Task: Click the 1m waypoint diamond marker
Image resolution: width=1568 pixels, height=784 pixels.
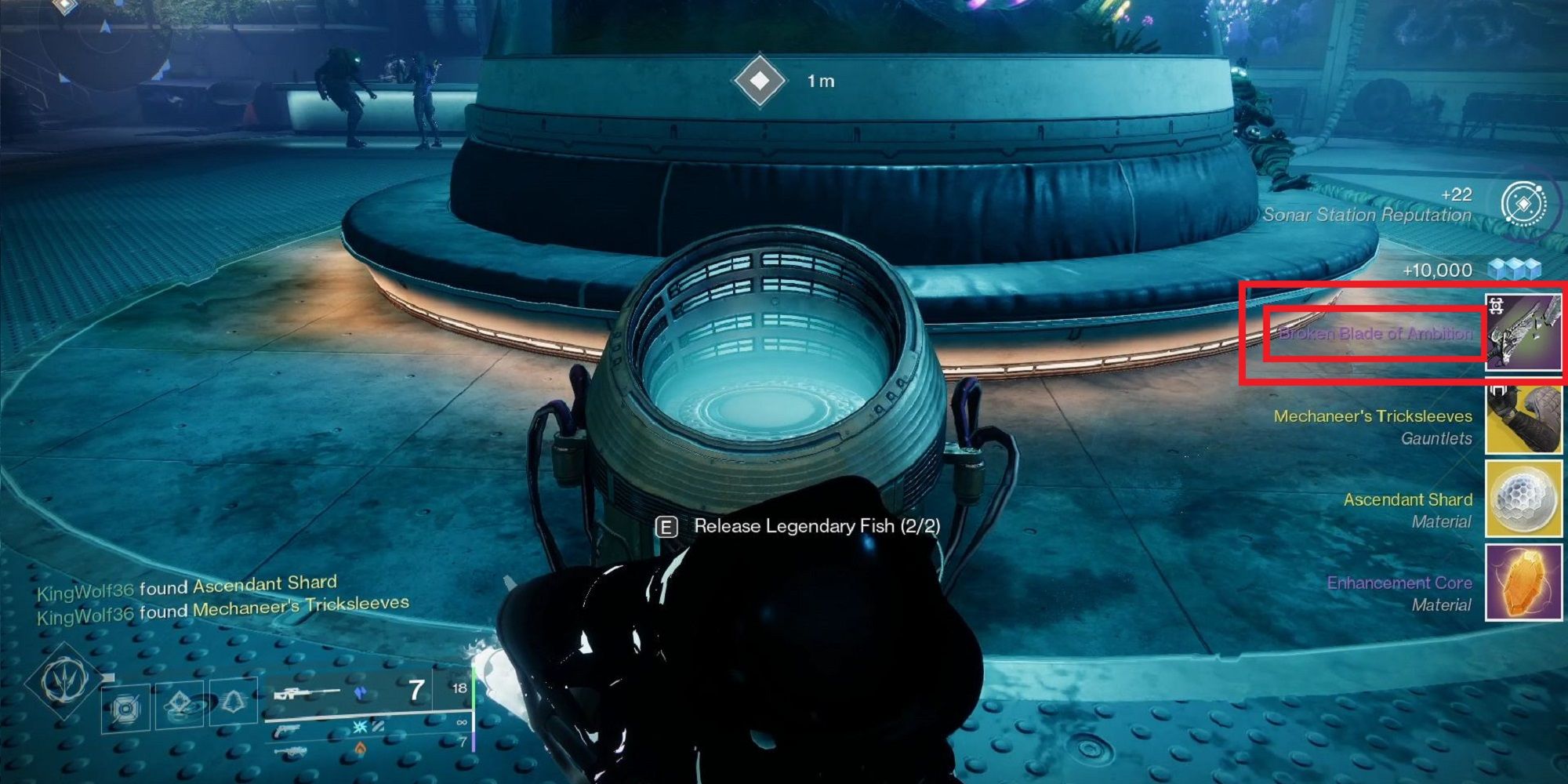Action: pos(759,79)
